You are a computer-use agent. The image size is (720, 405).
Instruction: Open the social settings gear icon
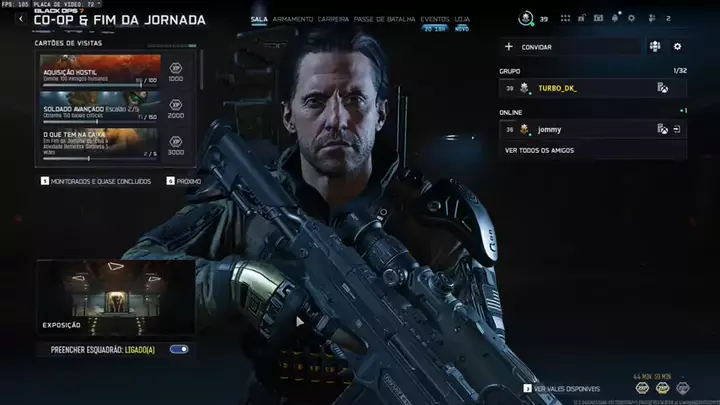click(677, 46)
